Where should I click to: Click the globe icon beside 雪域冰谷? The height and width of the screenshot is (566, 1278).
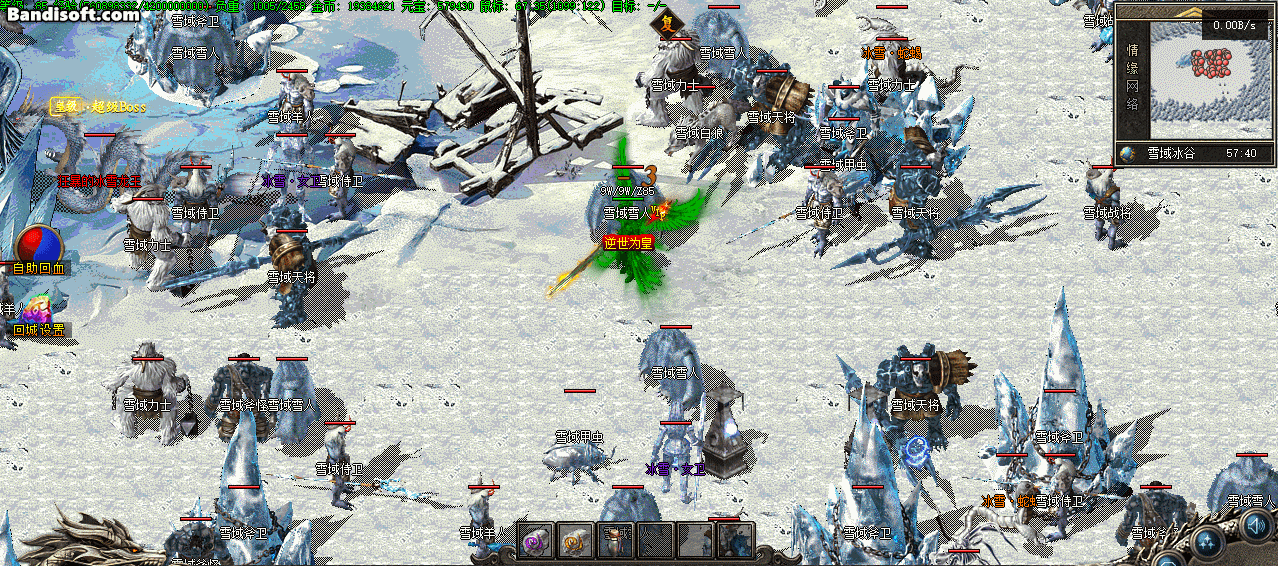click(x=1129, y=153)
